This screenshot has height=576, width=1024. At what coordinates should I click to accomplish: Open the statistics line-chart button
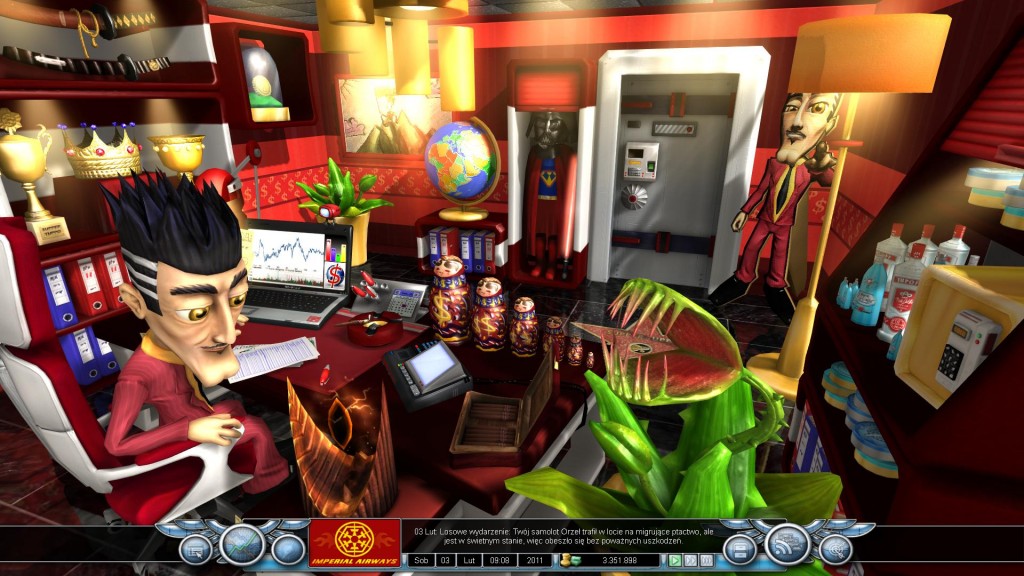tap(242, 544)
